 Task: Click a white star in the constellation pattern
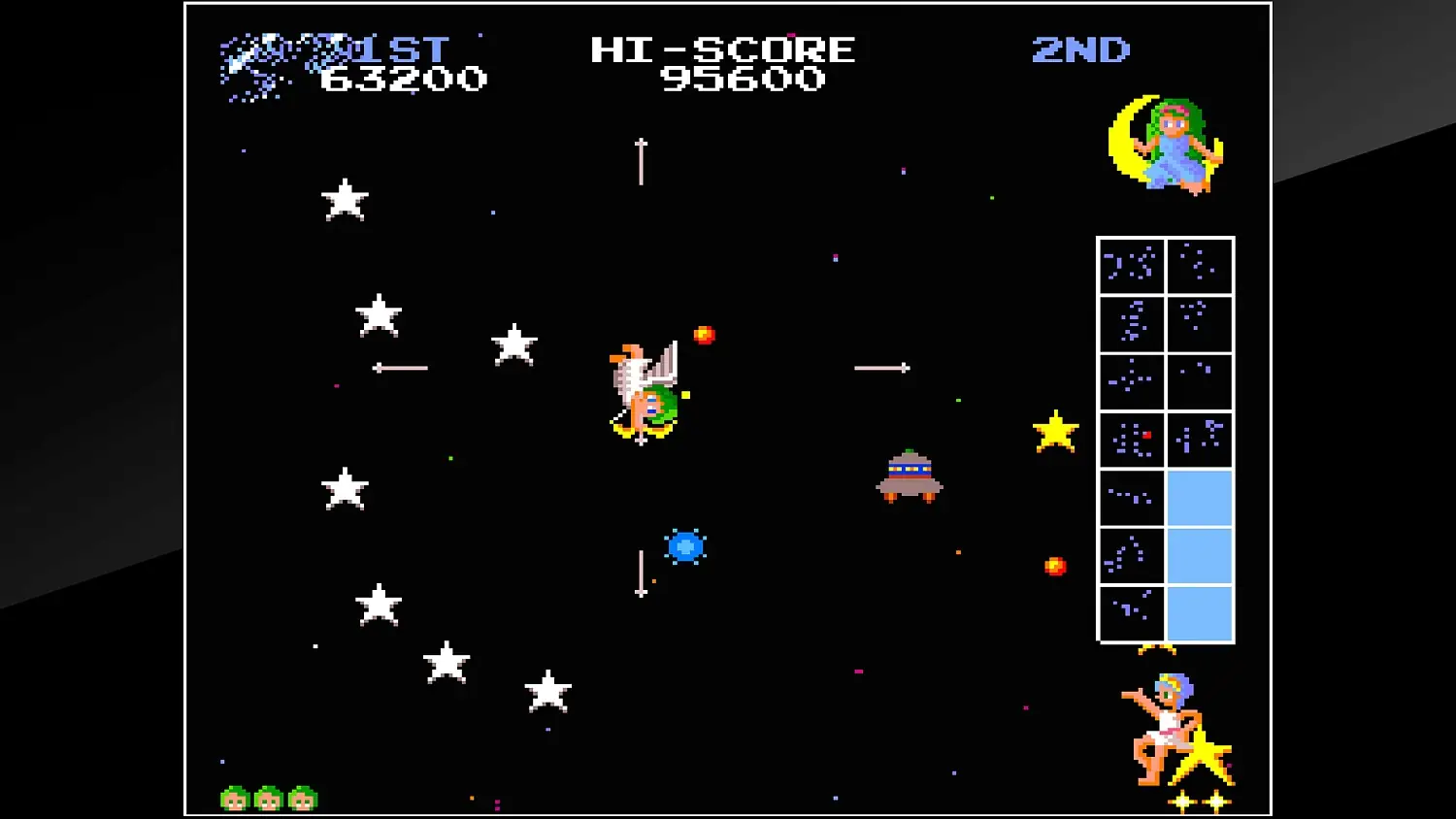[345, 201]
